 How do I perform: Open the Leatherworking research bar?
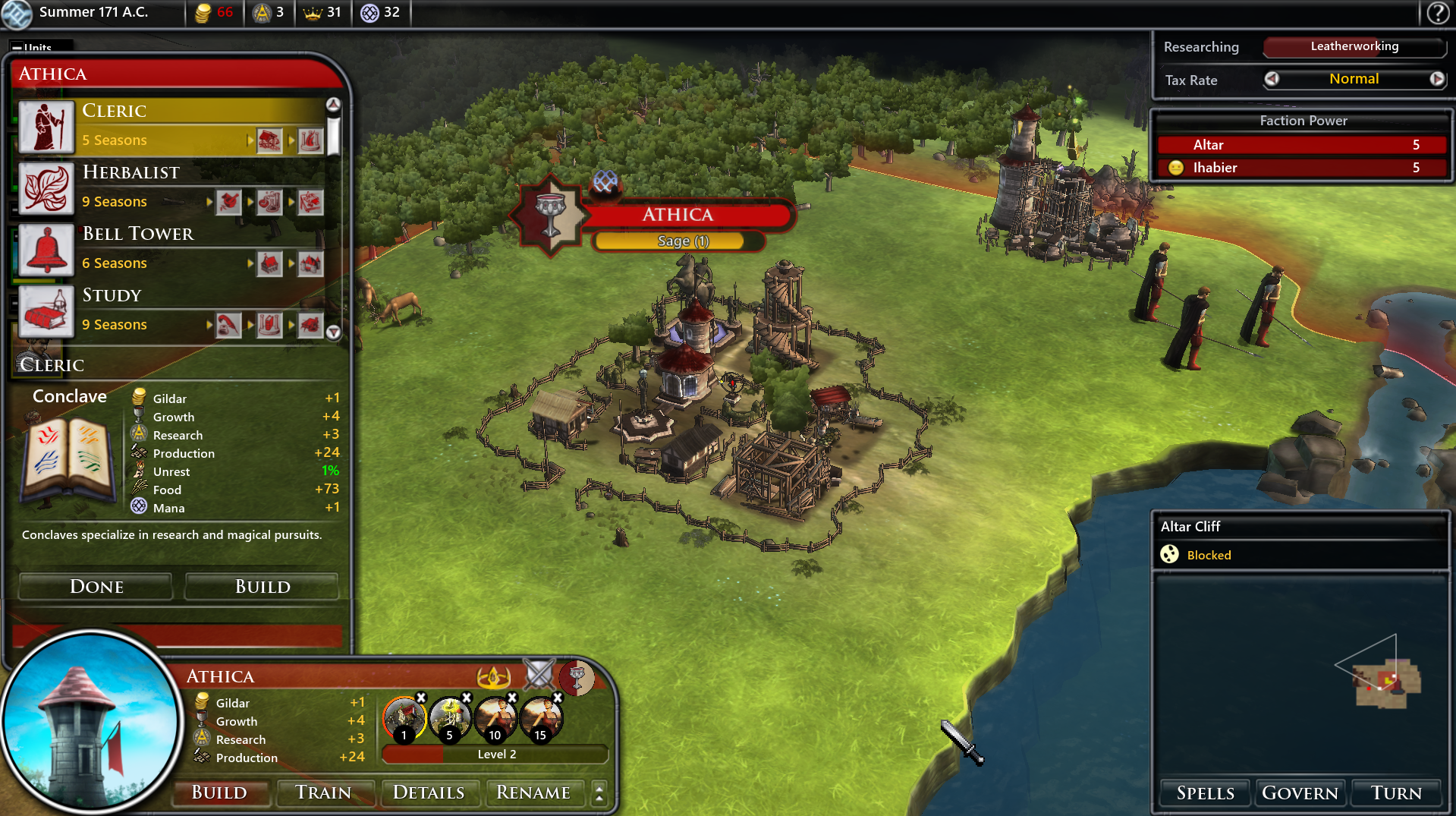pyautogui.click(x=1354, y=46)
